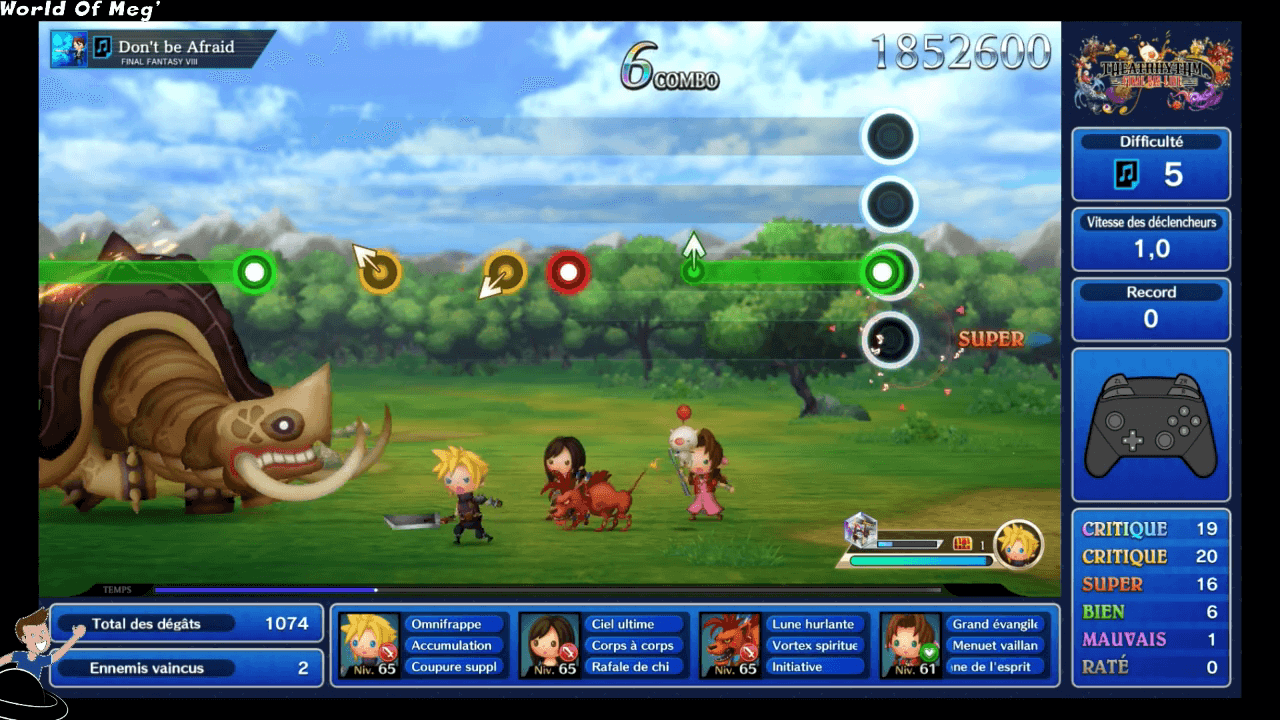Choose the Accumulation ability
The width and height of the screenshot is (1280, 720).
coord(453,646)
